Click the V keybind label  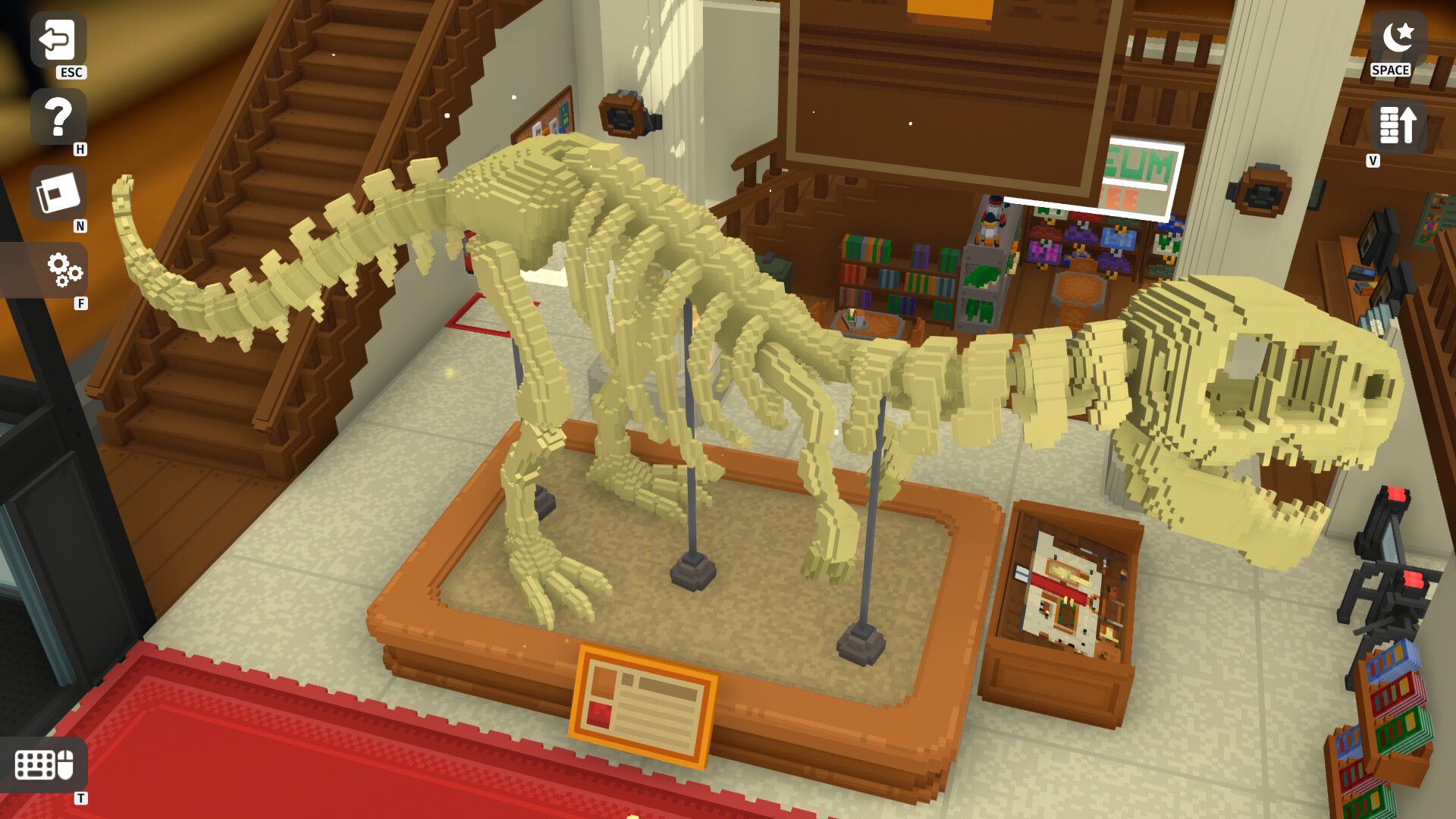click(x=1373, y=161)
